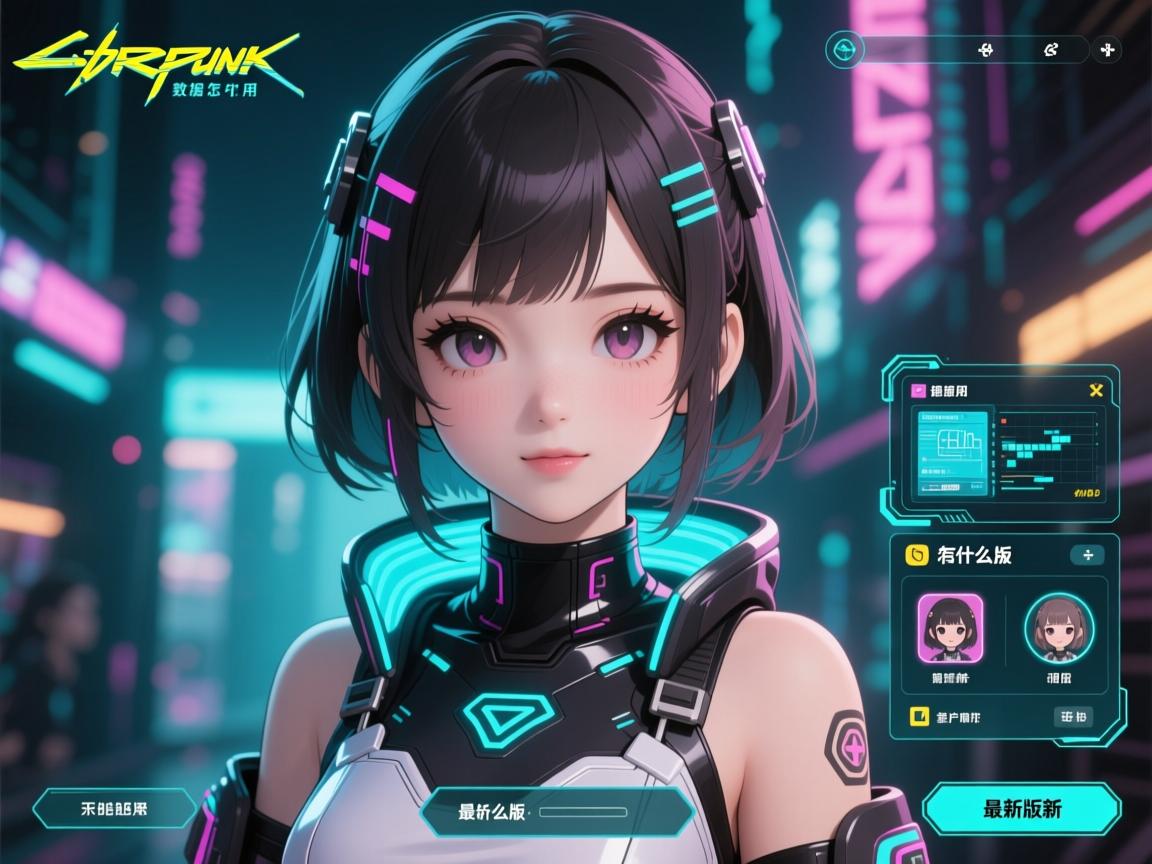
Task: Click the curled swirl icon in top bar
Action: [1050, 49]
